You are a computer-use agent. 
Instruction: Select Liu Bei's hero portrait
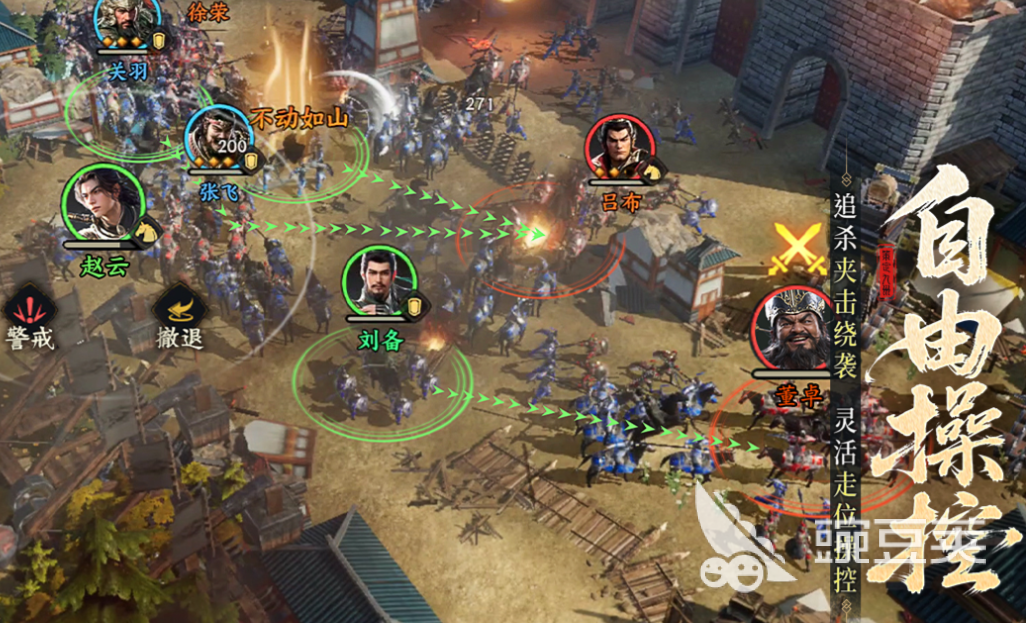[x=379, y=283]
